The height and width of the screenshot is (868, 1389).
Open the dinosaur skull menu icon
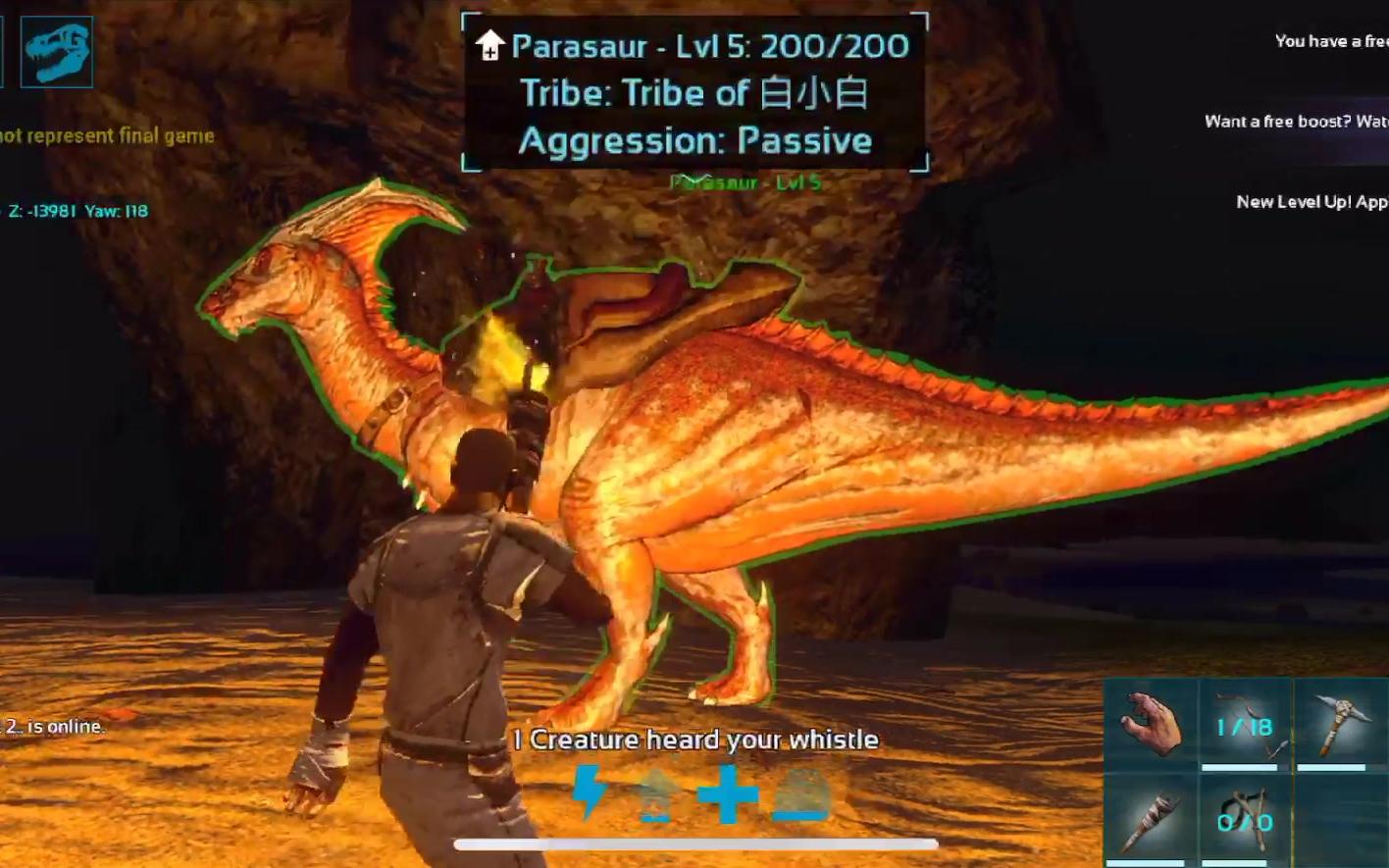click(57, 52)
